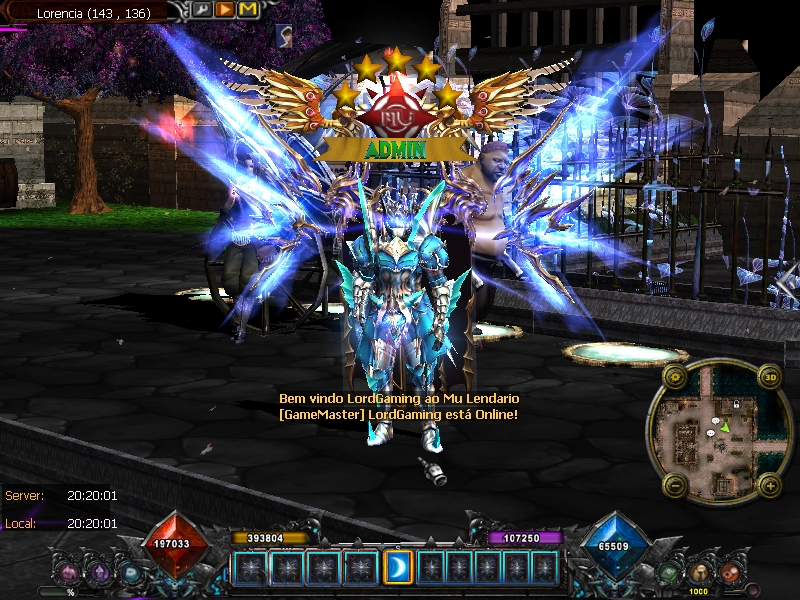Open the yellow M menu button
The height and width of the screenshot is (600, 800).
(248, 10)
